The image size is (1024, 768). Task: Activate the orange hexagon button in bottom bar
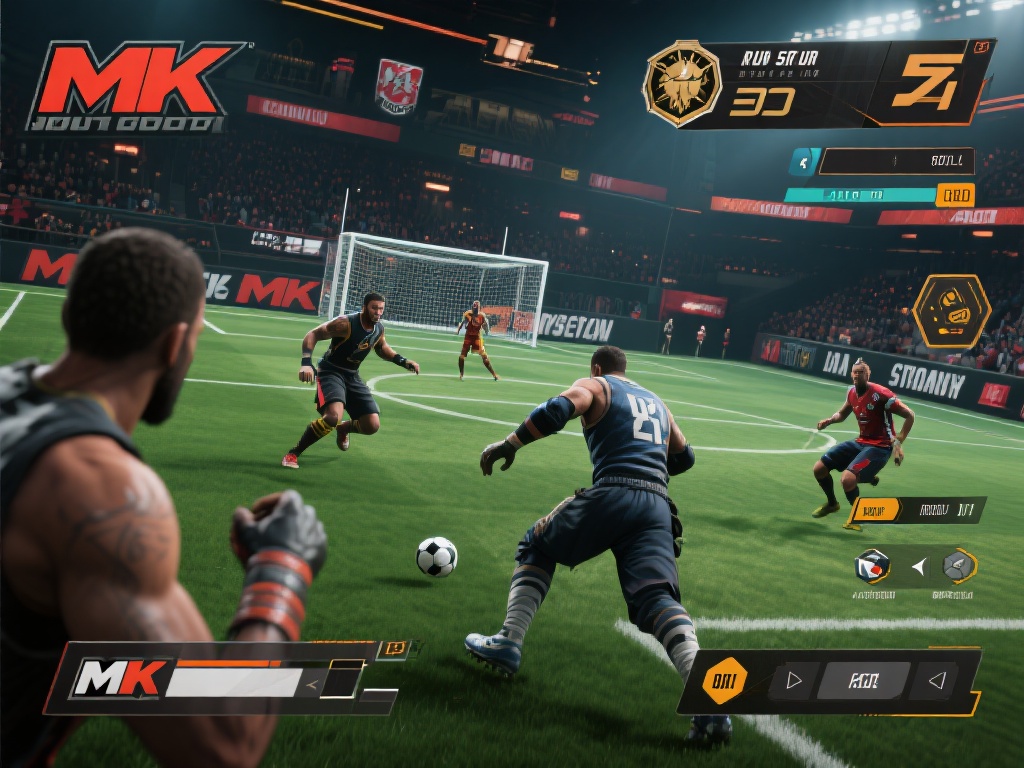point(724,682)
